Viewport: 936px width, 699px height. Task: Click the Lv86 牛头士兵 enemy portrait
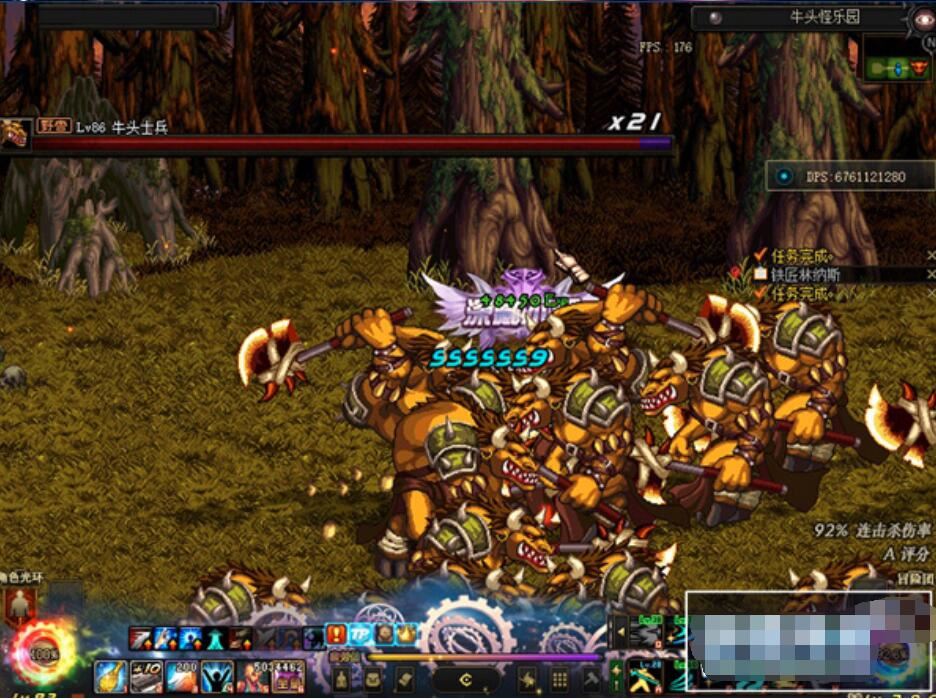(x=15, y=133)
